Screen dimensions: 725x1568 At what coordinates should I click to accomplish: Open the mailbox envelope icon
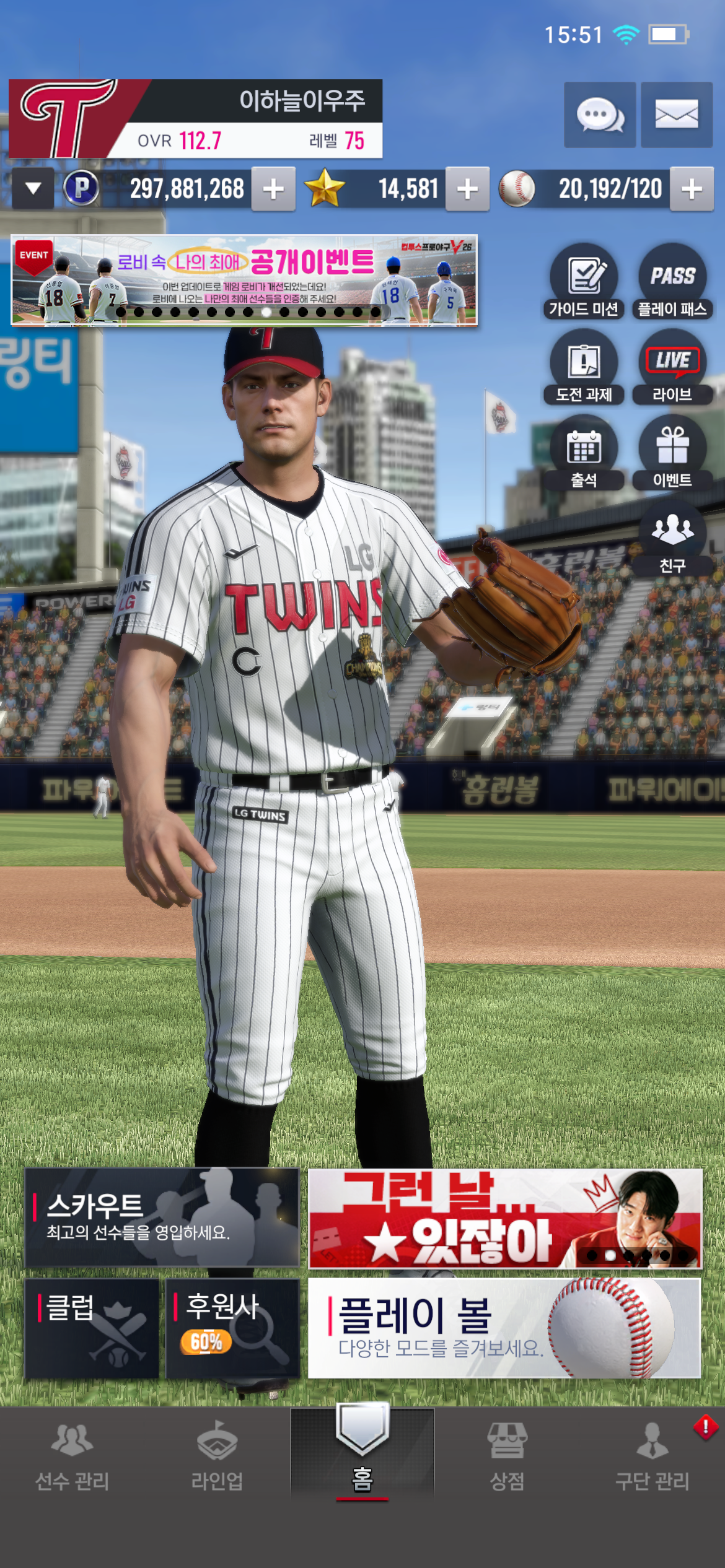click(676, 115)
